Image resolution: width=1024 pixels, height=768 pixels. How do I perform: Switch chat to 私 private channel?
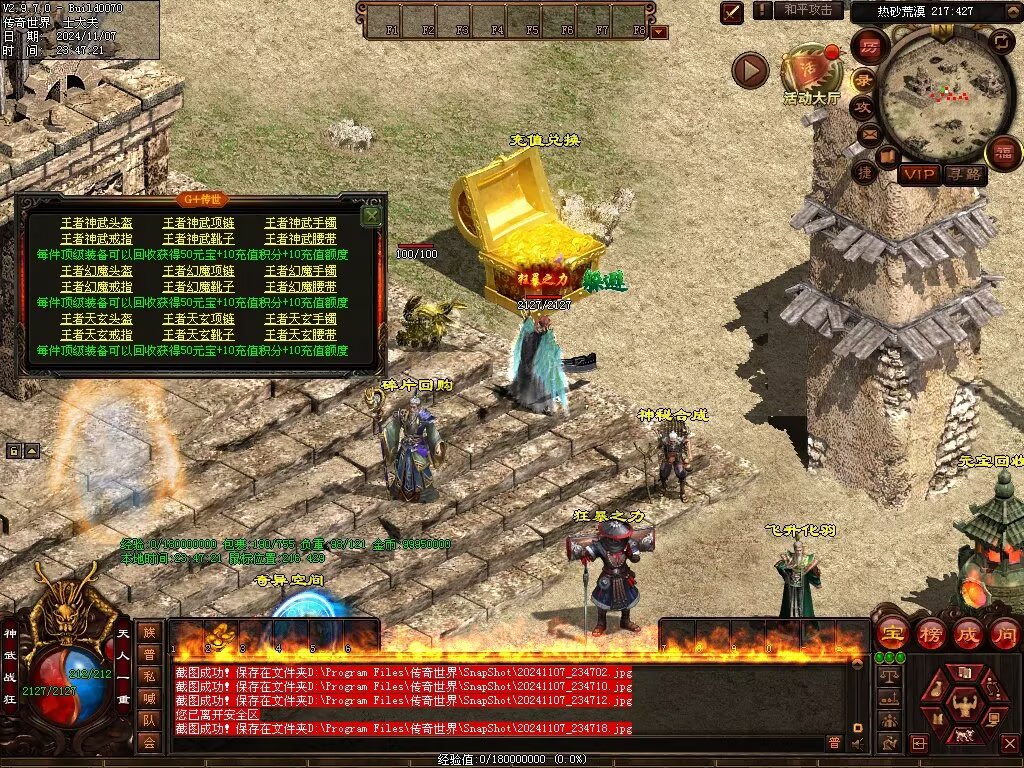pyautogui.click(x=149, y=675)
